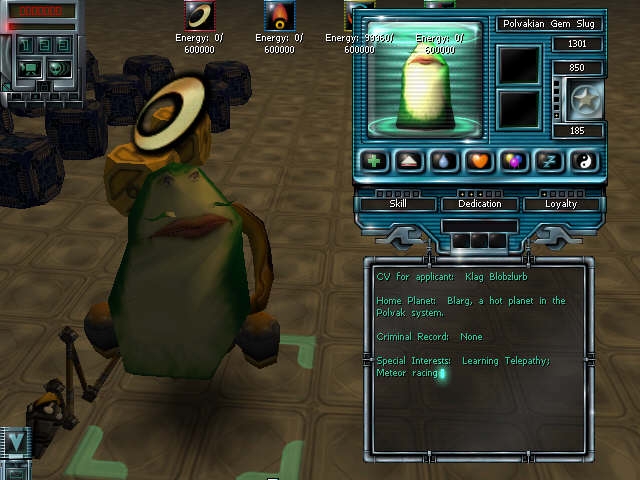Select the white triangle icon in the alien panel

(x=409, y=162)
